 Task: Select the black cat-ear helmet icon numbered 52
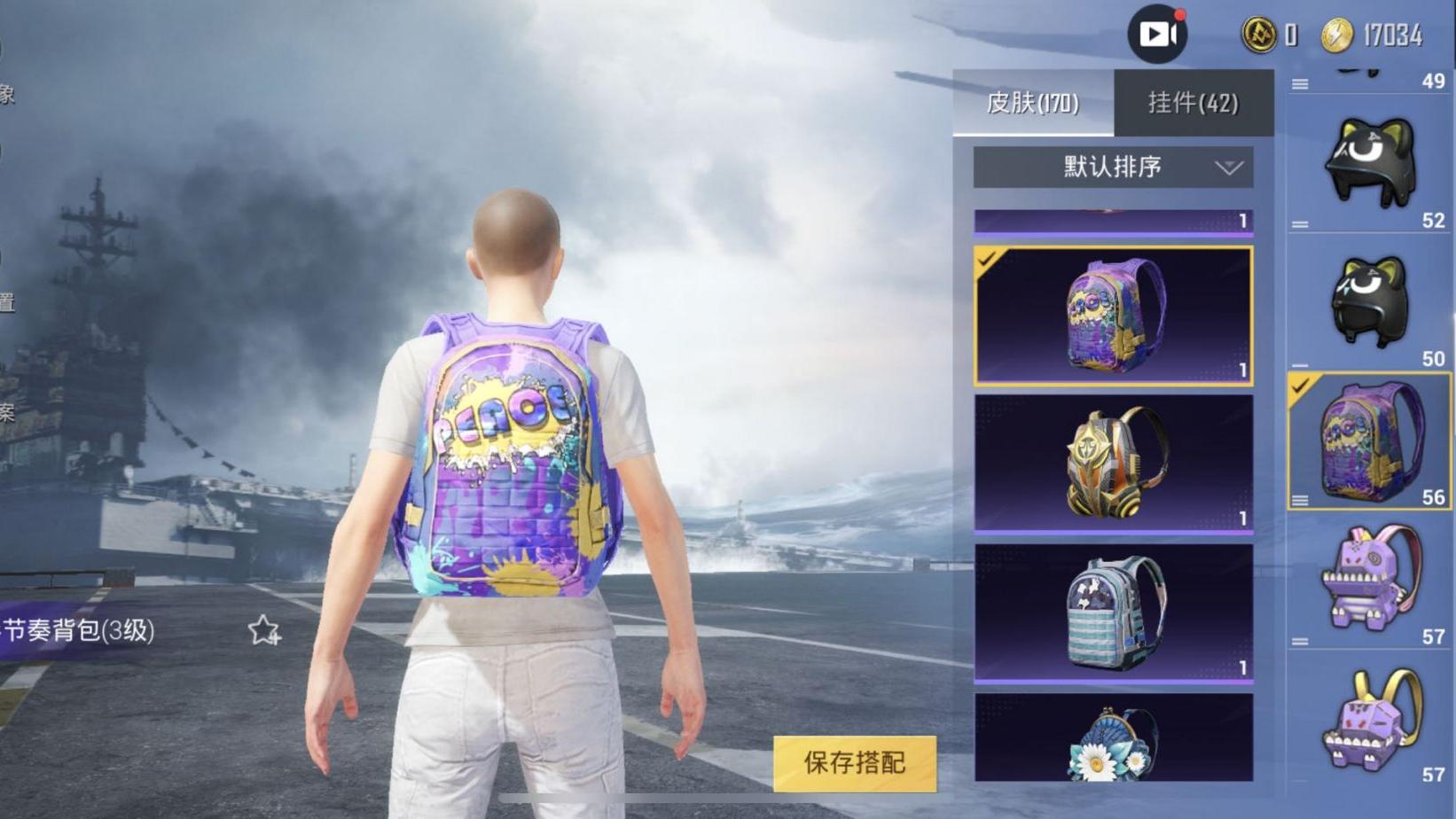1368,162
